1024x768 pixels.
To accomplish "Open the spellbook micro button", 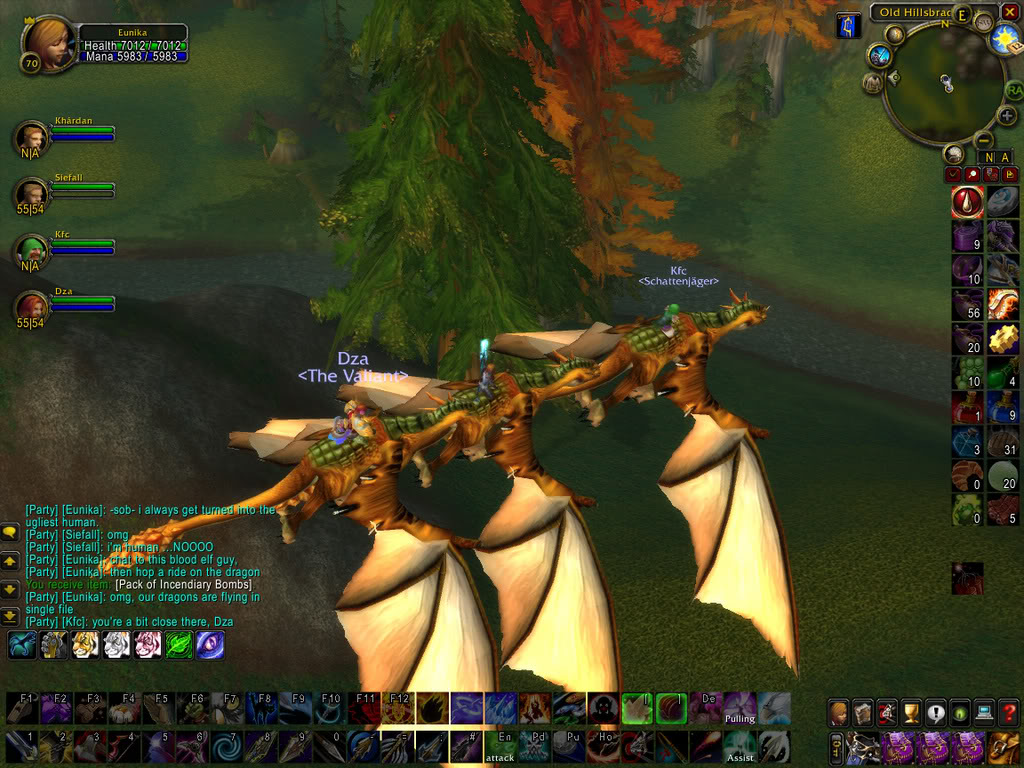I will pos(863,713).
